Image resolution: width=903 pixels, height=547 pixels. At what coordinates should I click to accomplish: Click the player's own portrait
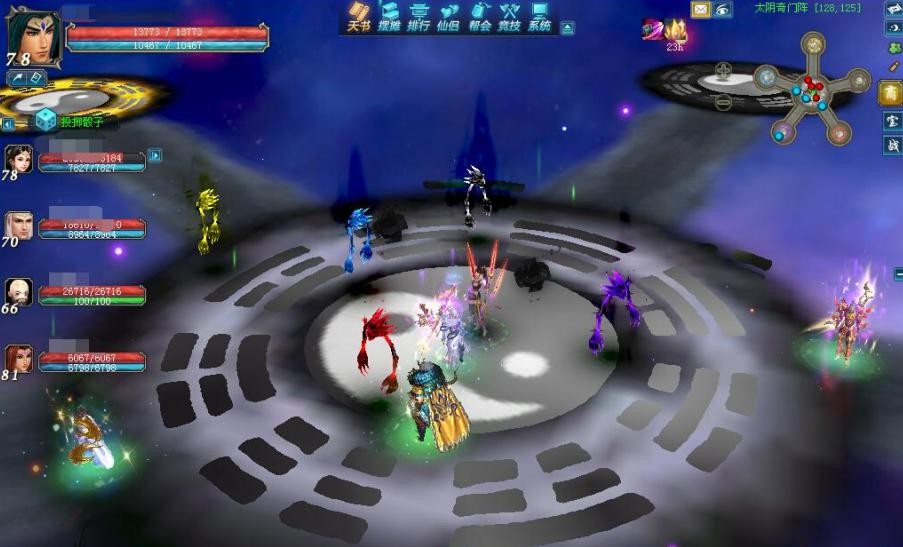[x=34, y=36]
